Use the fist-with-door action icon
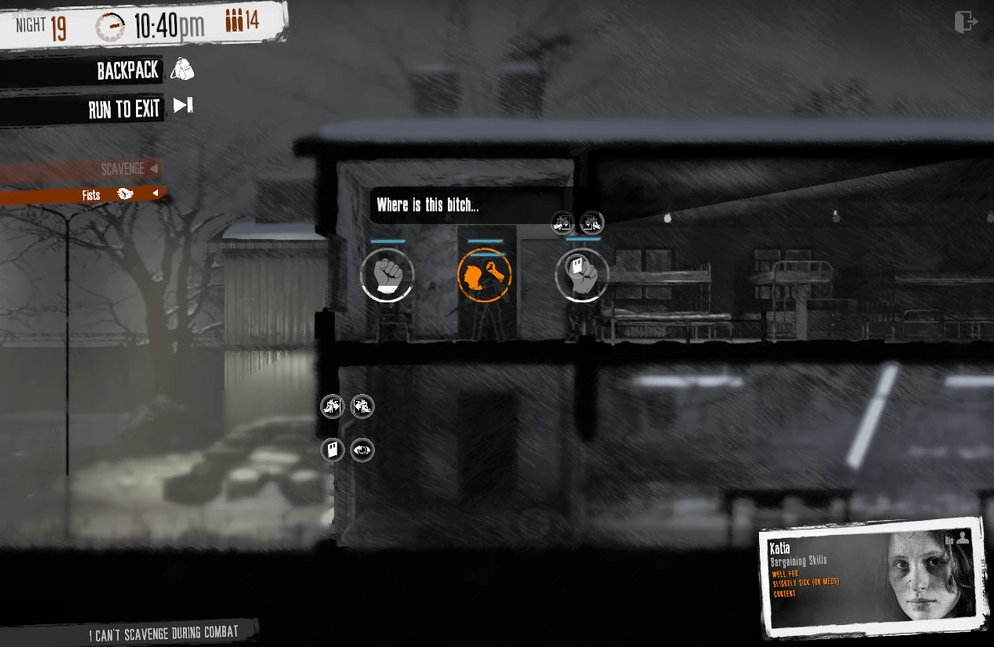994x647 pixels. [x=582, y=275]
